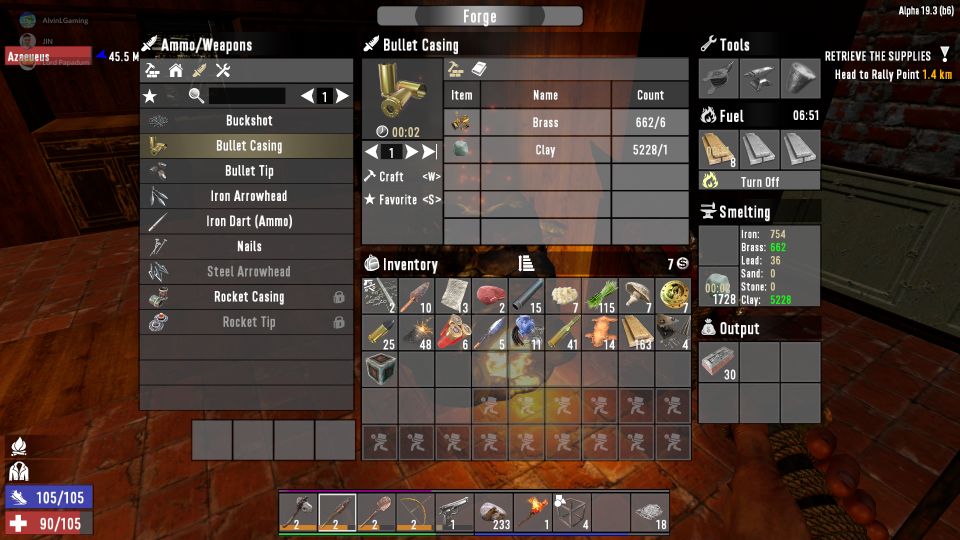Screen dimensions: 960x540
Task: Filter recipes by favorites star
Action: [x=150, y=96]
